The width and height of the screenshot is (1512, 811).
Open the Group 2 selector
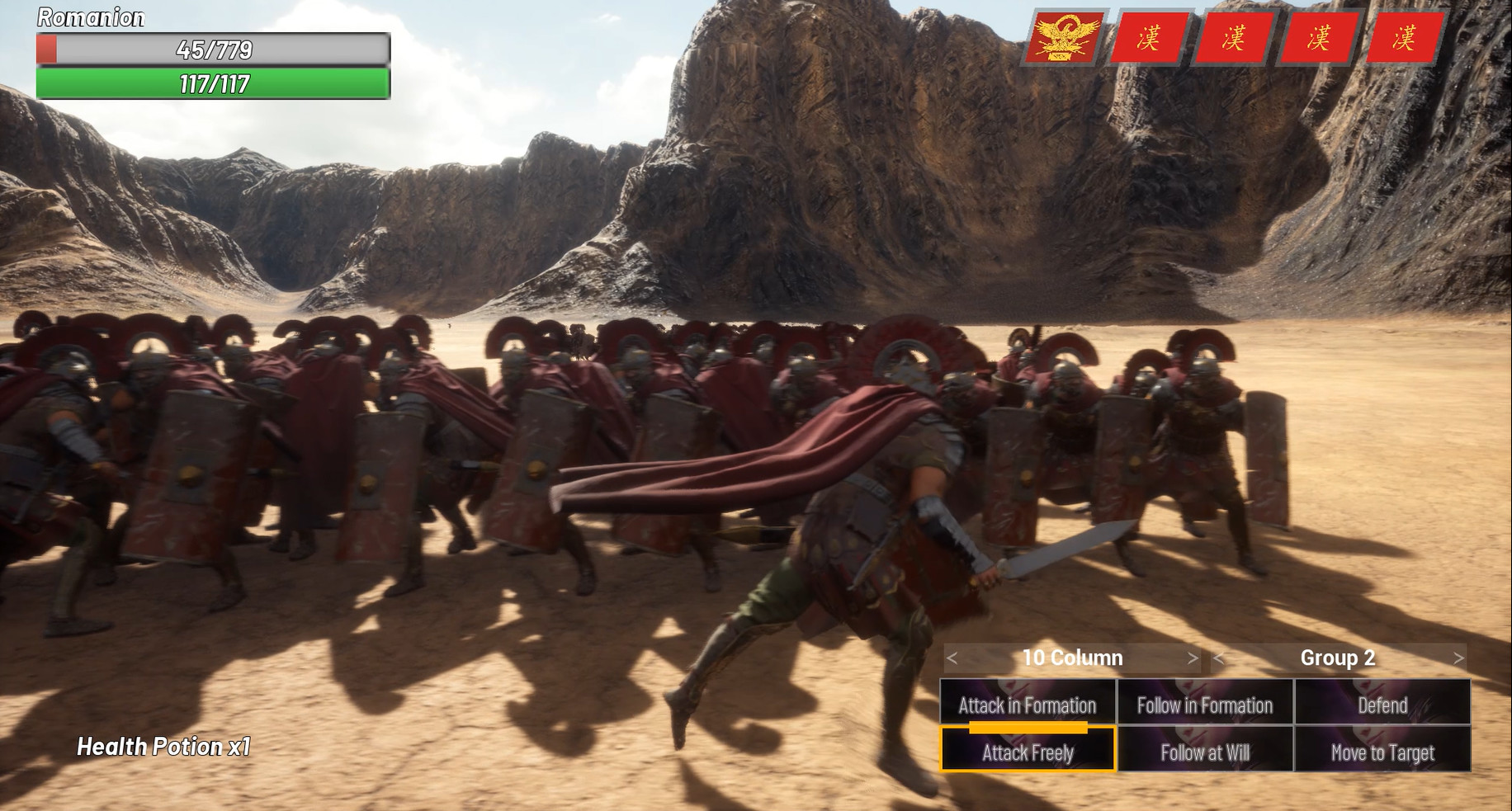click(1337, 659)
